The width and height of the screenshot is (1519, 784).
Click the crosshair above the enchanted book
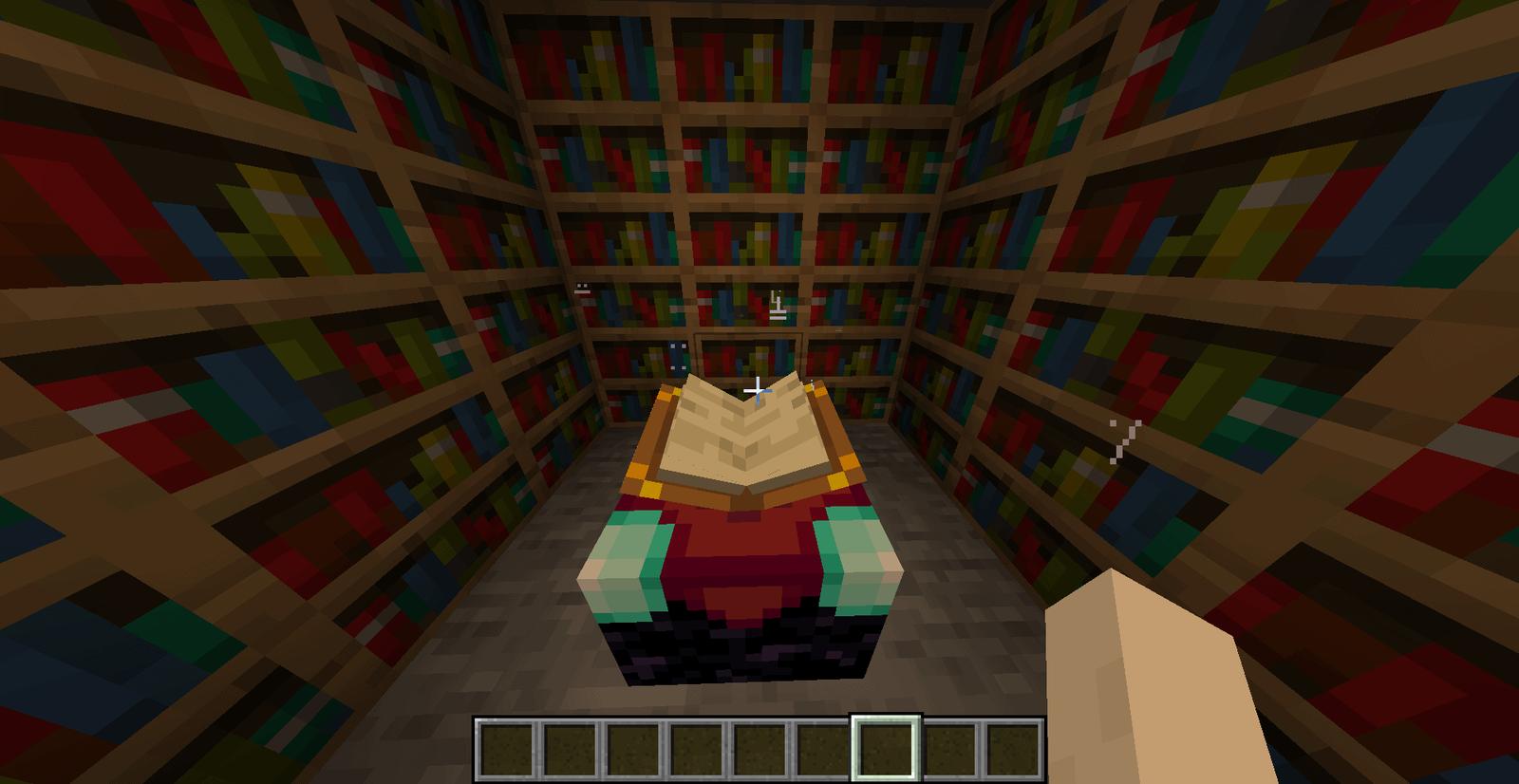tap(759, 389)
